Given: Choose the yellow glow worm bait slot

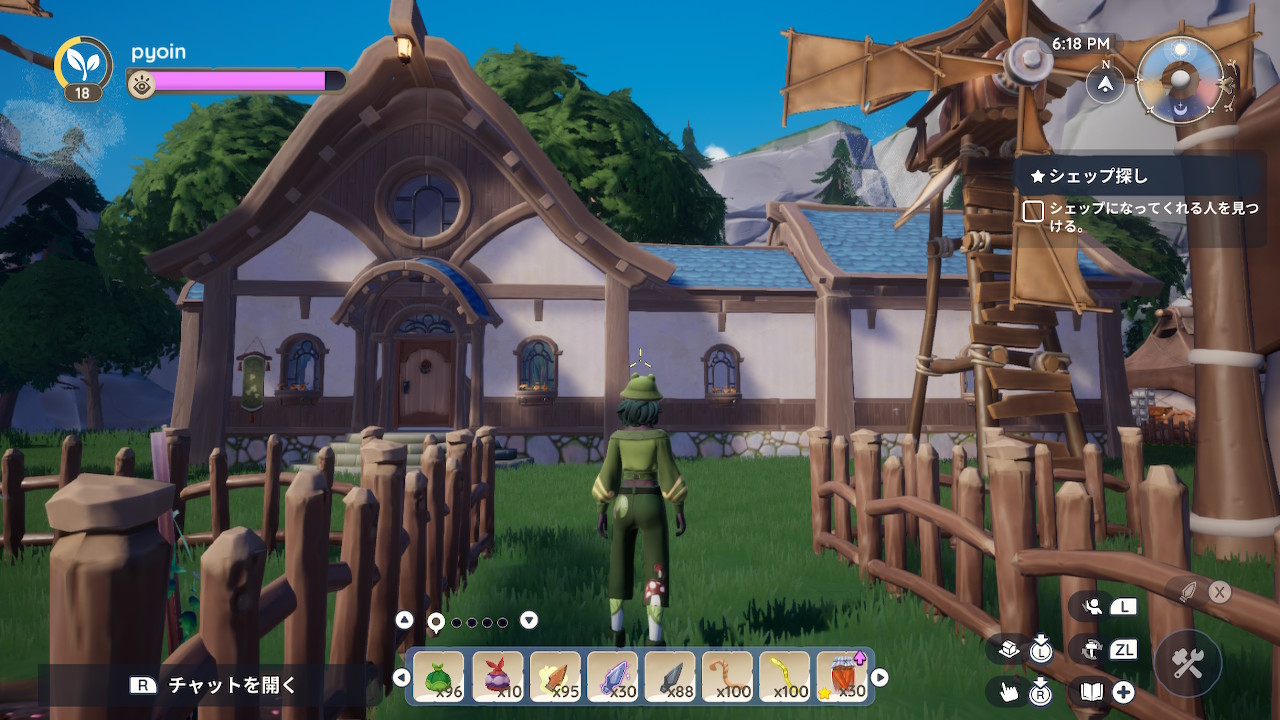Looking at the screenshot, I should (x=785, y=677).
